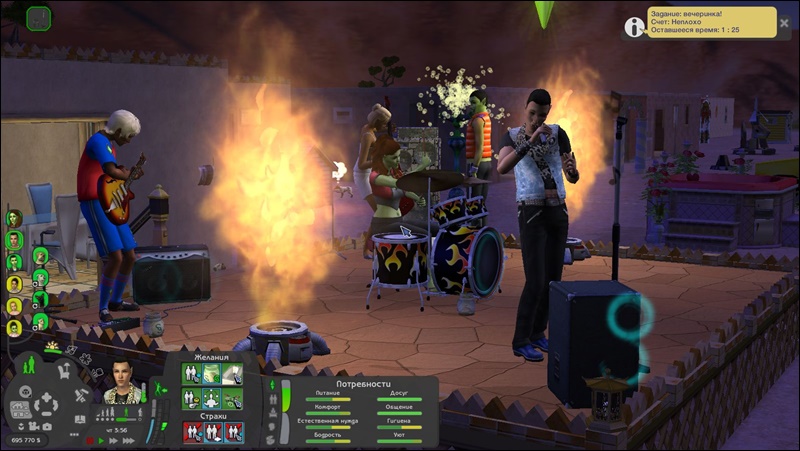
Task: Click the green monitor icon at top-left
Action: 38,17
